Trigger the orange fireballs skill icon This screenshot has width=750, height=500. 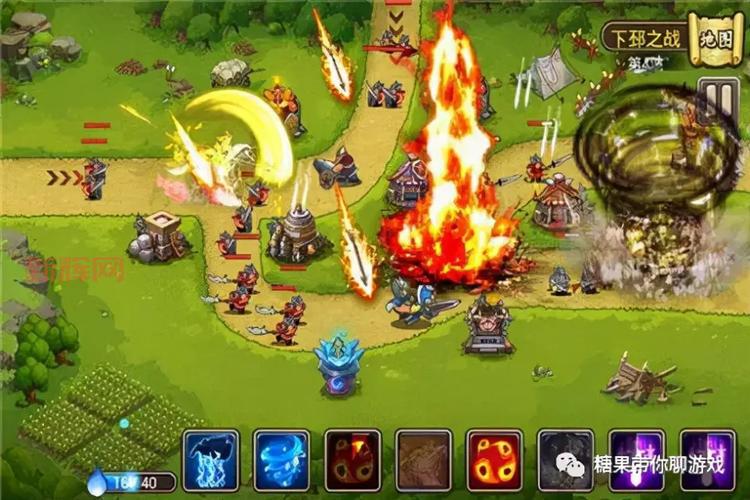(494, 460)
